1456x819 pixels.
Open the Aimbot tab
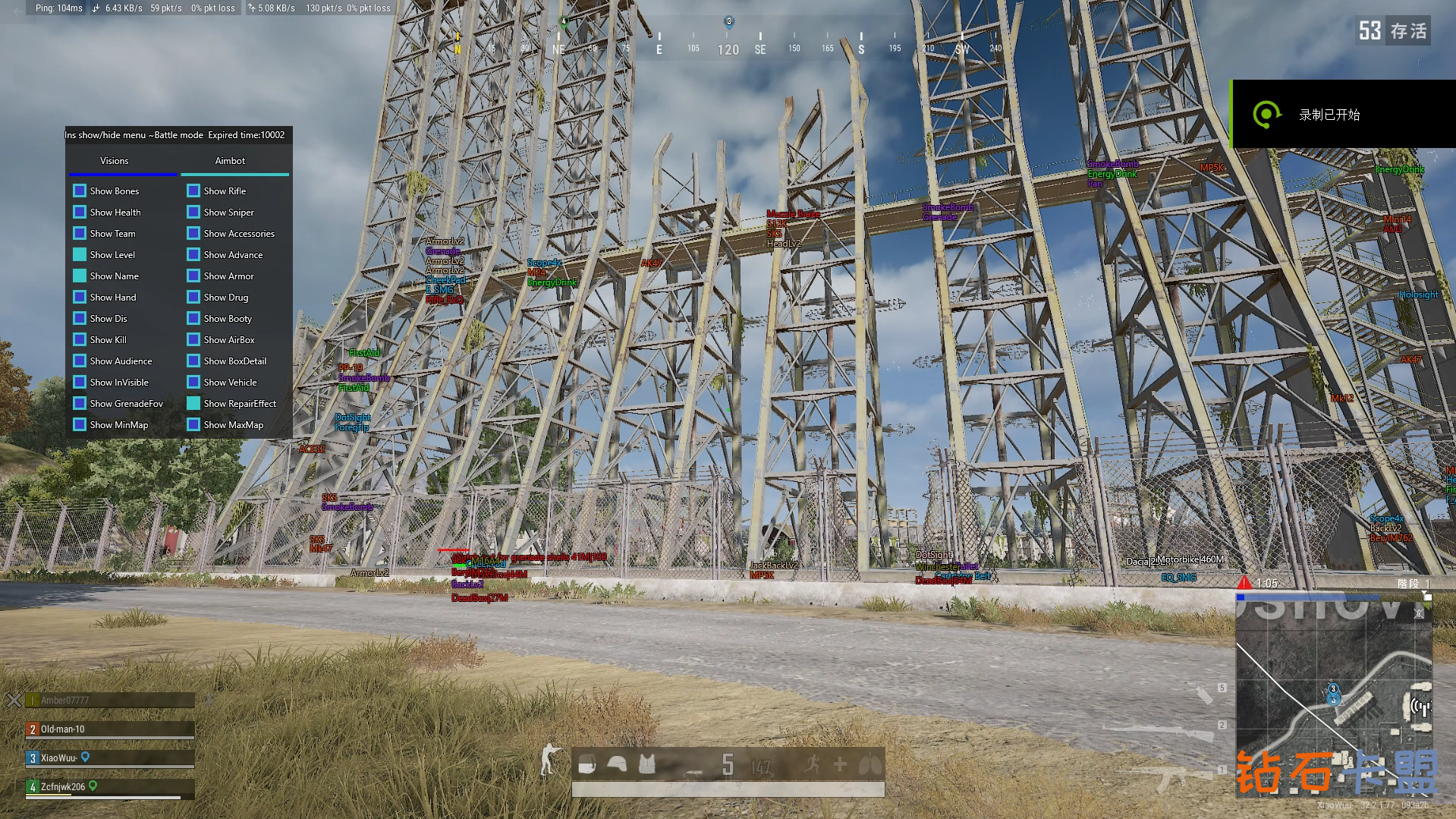[x=230, y=161]
